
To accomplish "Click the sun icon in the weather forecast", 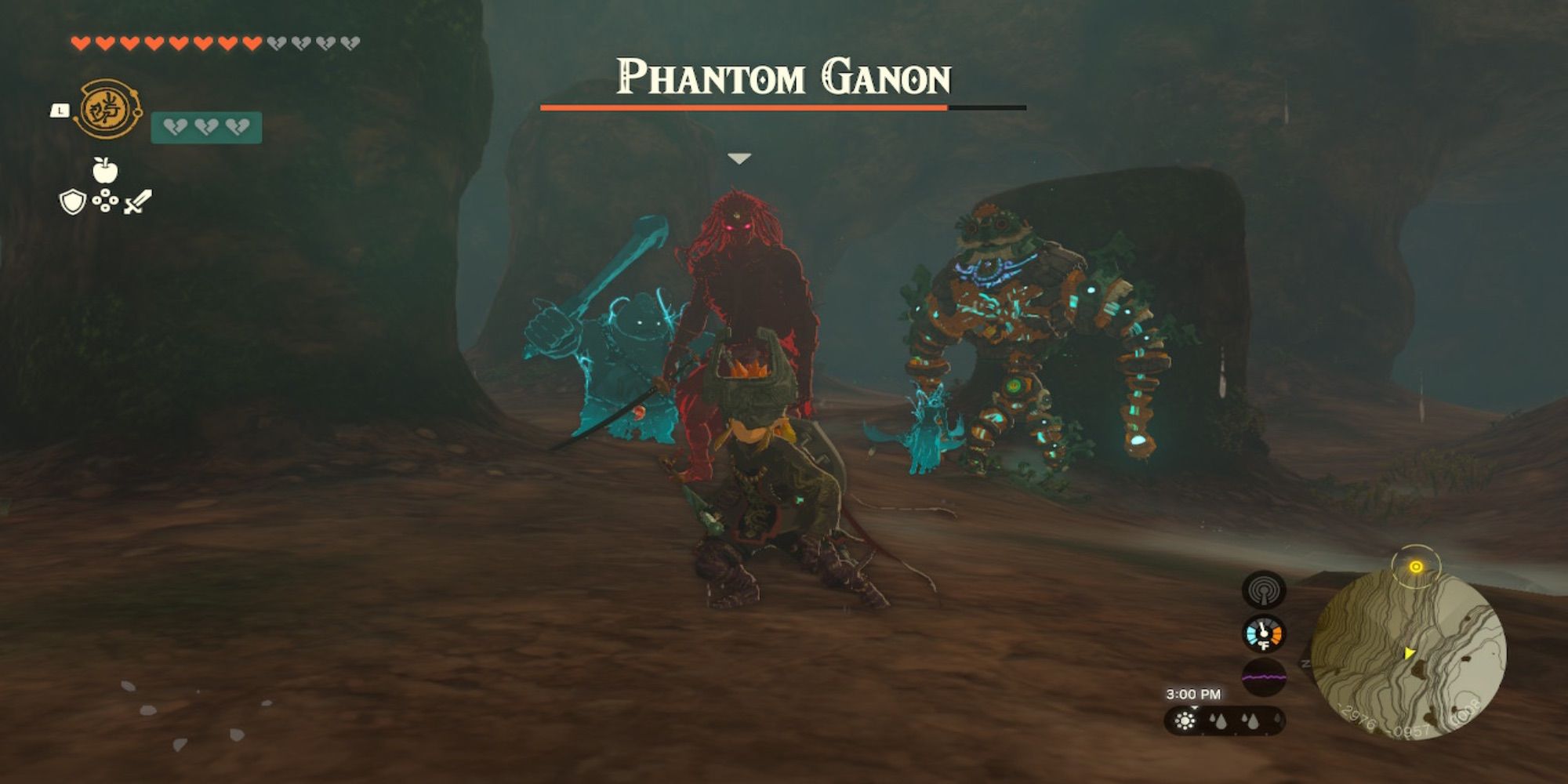I will 1185,721.
